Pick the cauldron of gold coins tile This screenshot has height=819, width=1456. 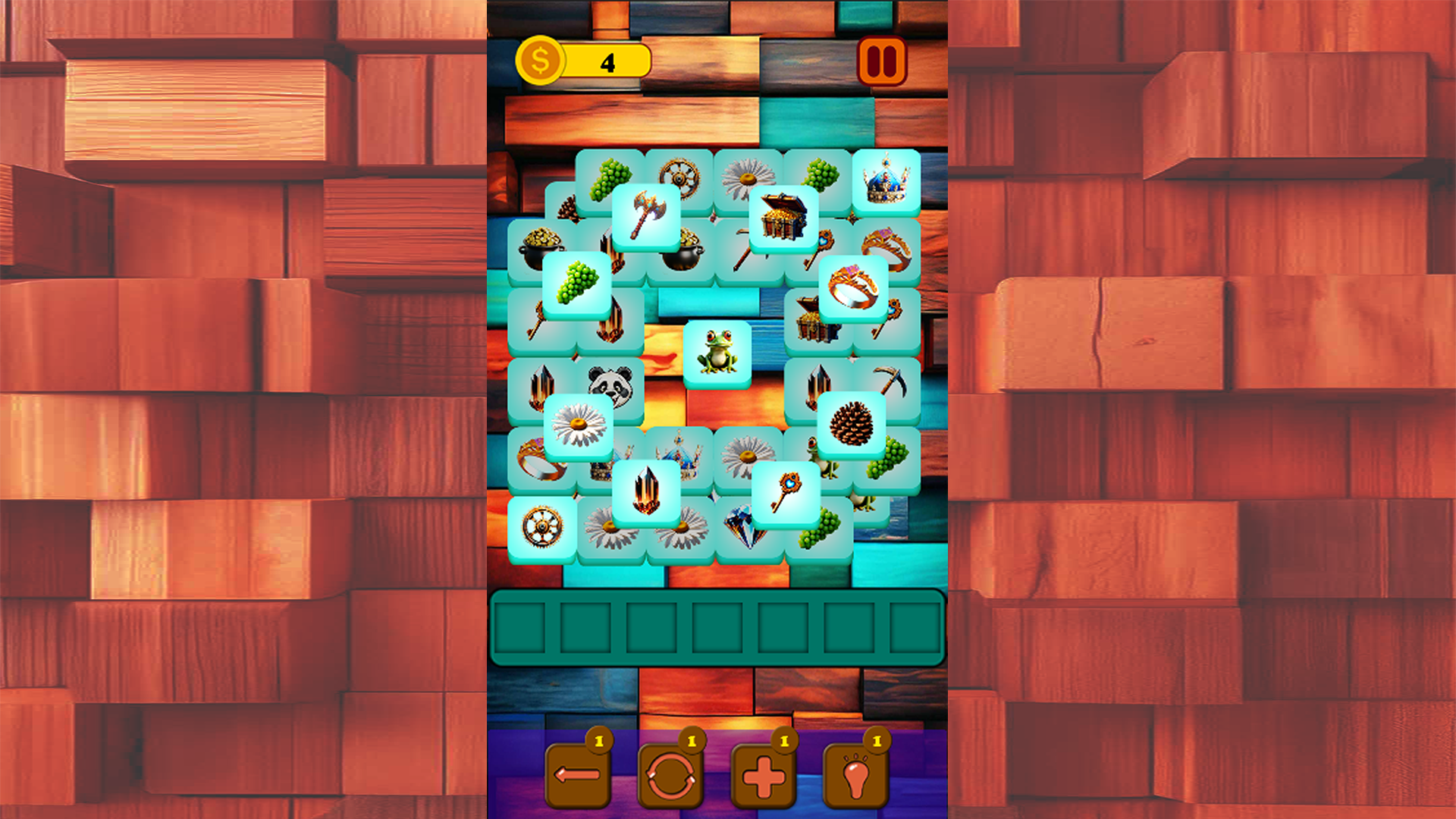coord(540,243)
